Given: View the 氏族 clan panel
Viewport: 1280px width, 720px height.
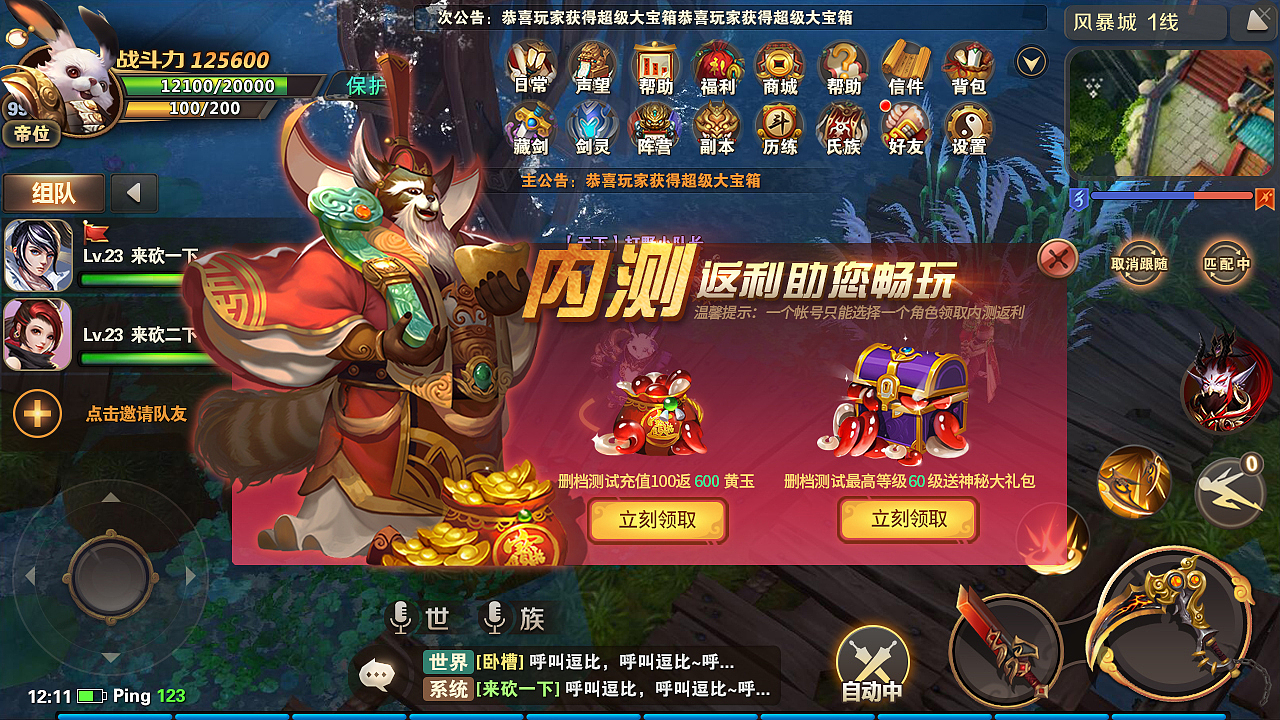Looking at the screenshot, I should point(843,131).
